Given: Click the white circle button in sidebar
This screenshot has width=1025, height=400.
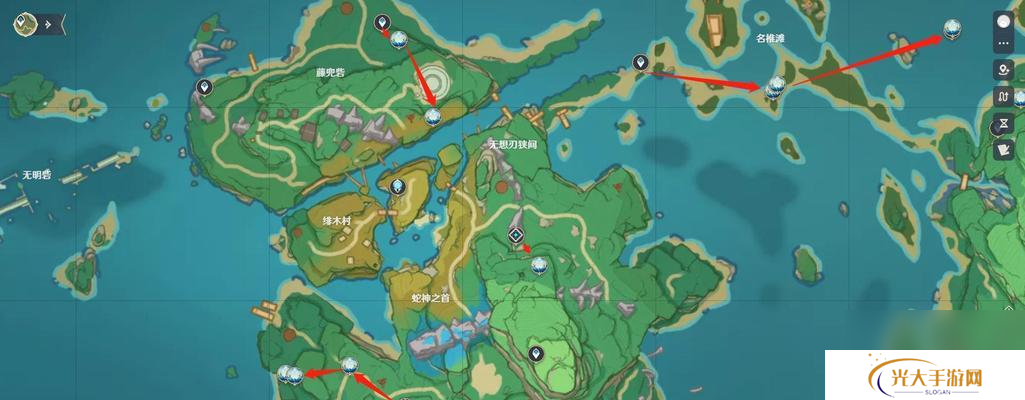Looking at the screenshot, I should [x=1003, y=21].
